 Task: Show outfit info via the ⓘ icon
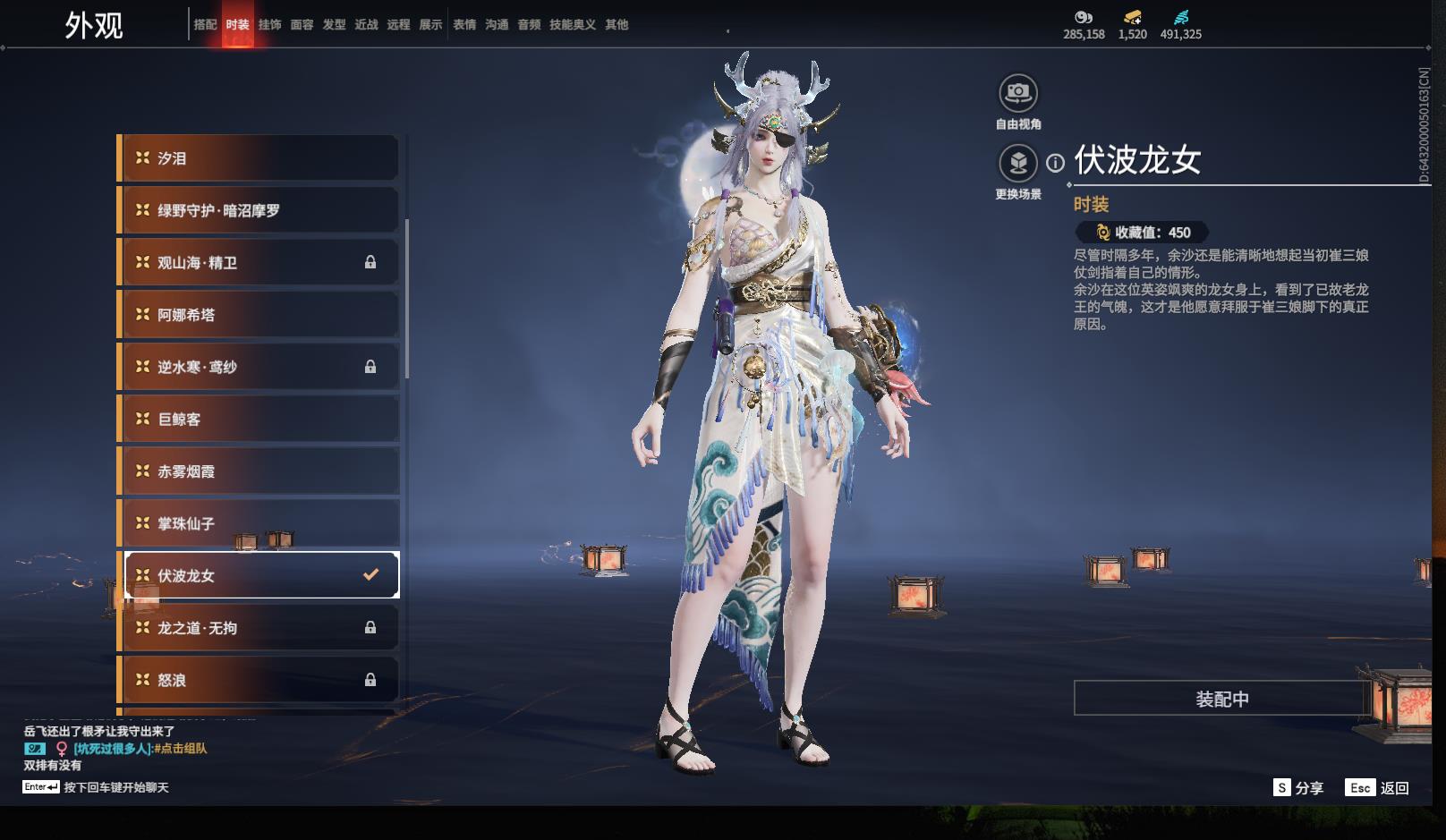[1056, 163]
